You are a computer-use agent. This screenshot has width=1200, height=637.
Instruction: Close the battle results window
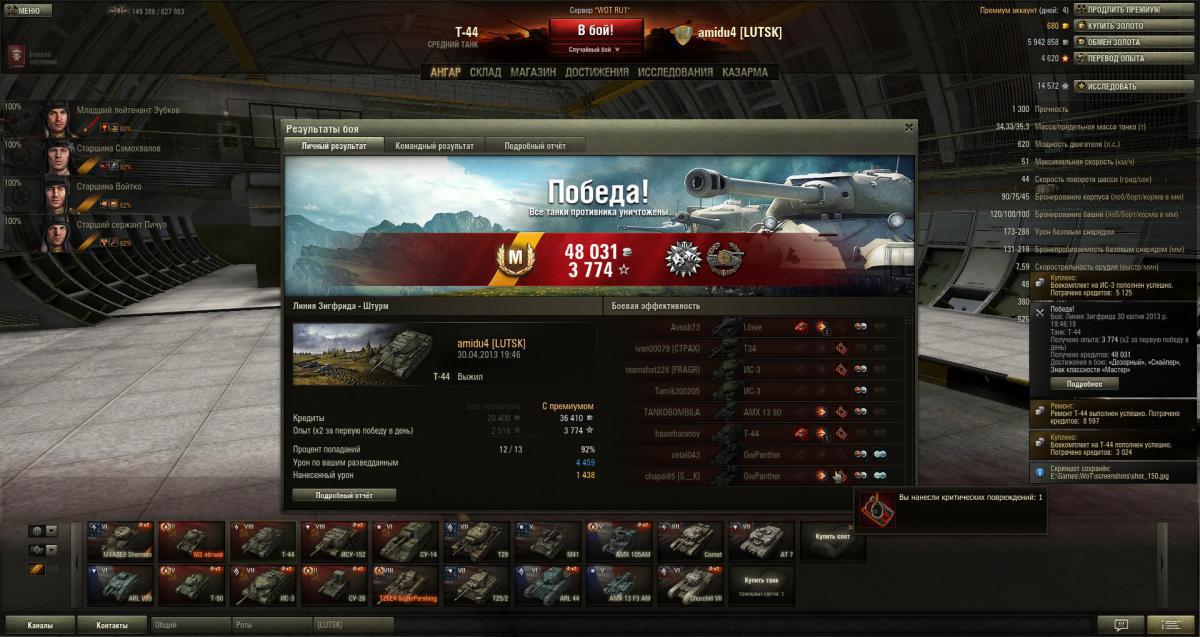[x=908, y=127]
